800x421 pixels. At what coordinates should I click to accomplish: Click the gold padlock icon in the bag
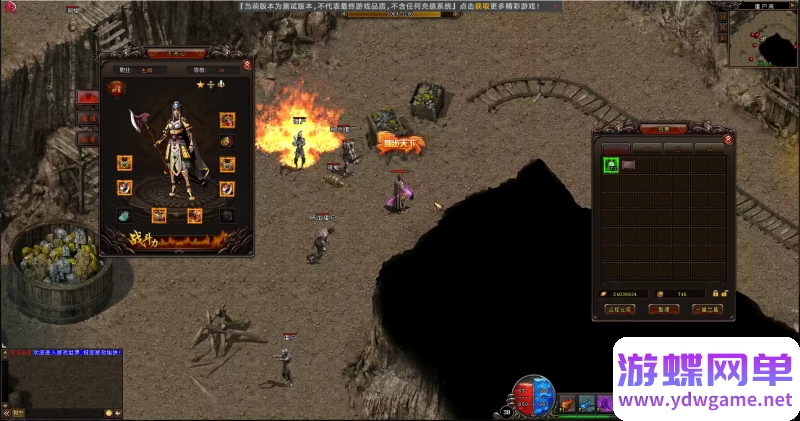(715, 294)
